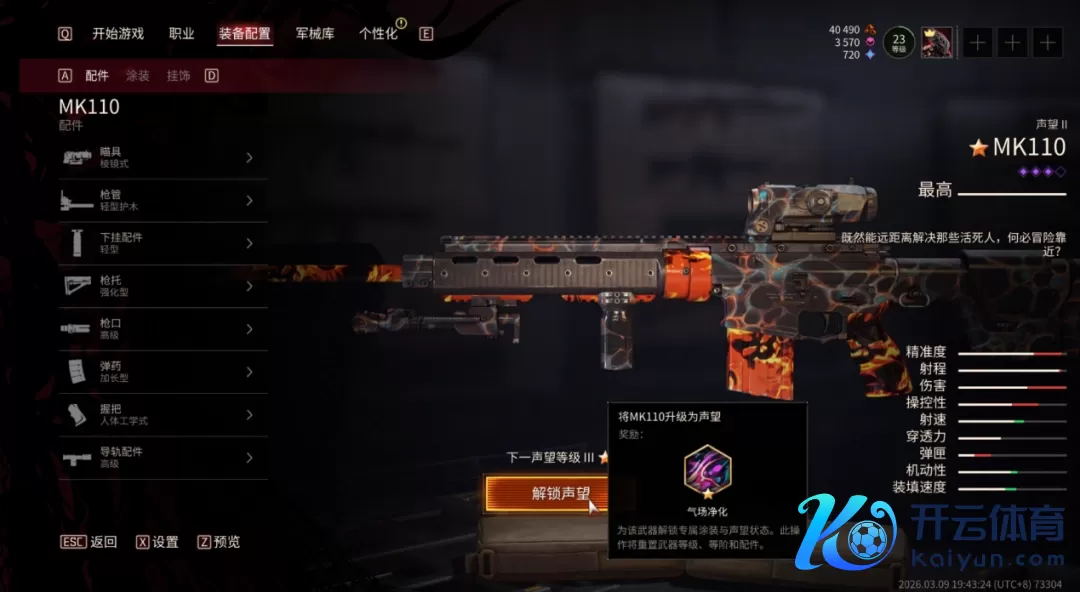
Task: Go to the 军械库 tab
Action: click(315, 34)
